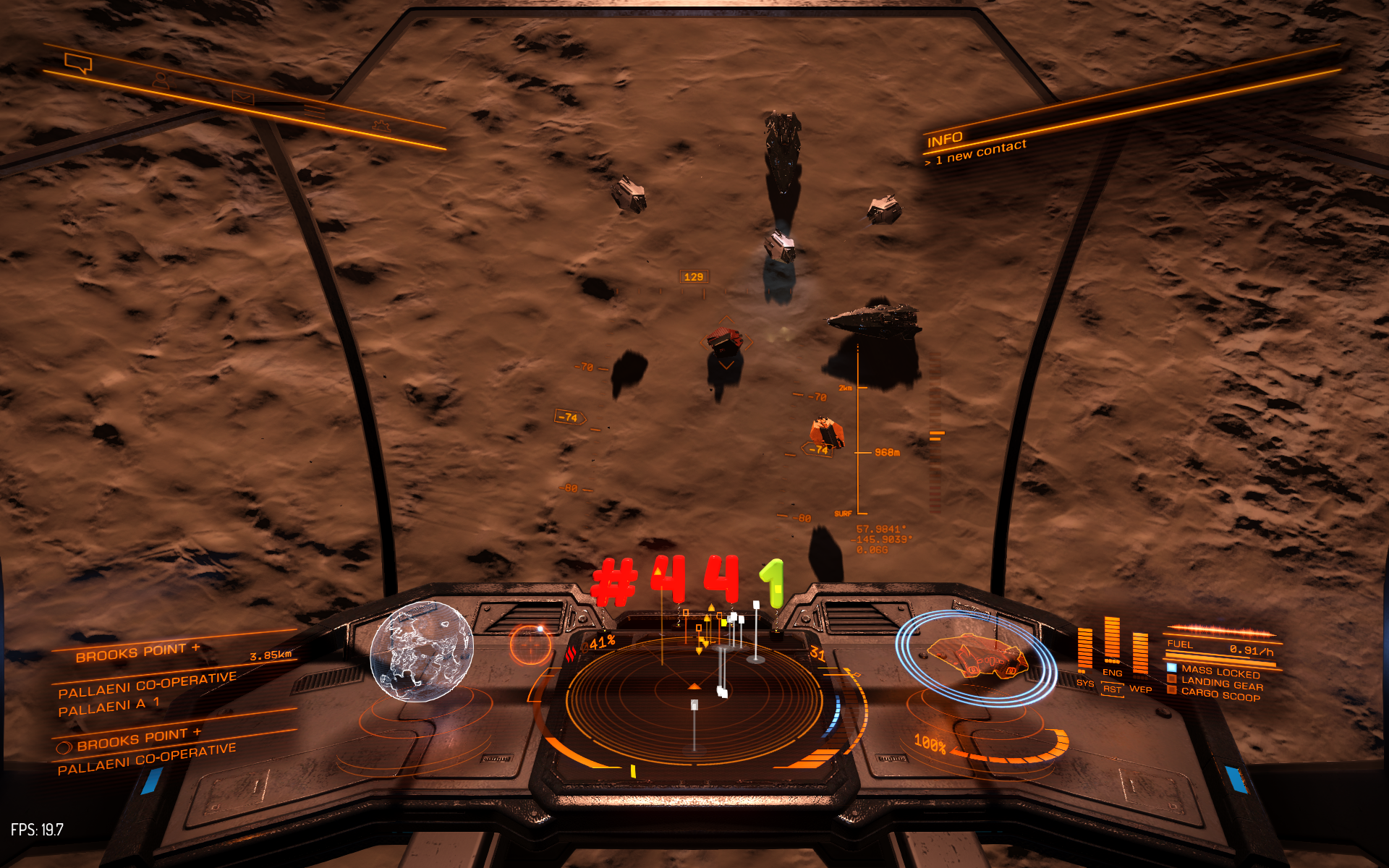Select the WEP power label
The image size is (1389, 868).
(1141, 689)
